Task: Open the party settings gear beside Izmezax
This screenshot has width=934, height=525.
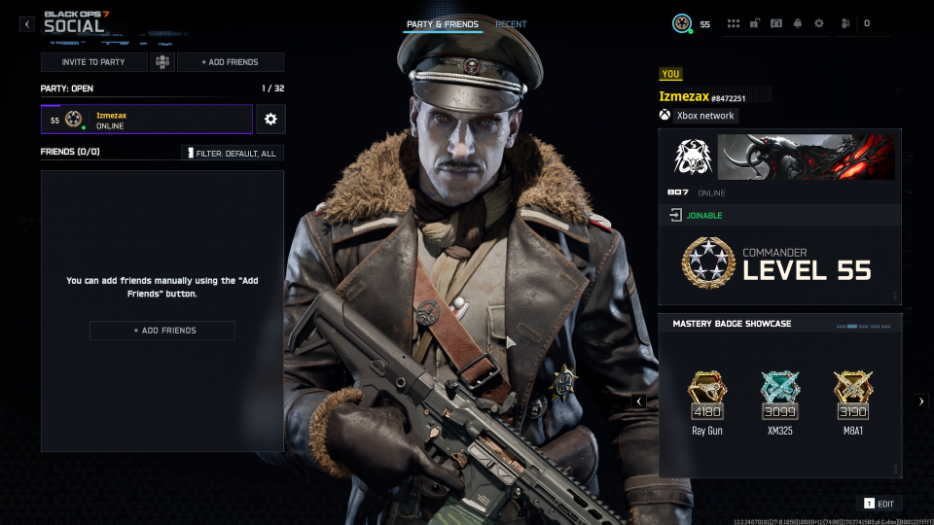Action: (x=270, y=119)
